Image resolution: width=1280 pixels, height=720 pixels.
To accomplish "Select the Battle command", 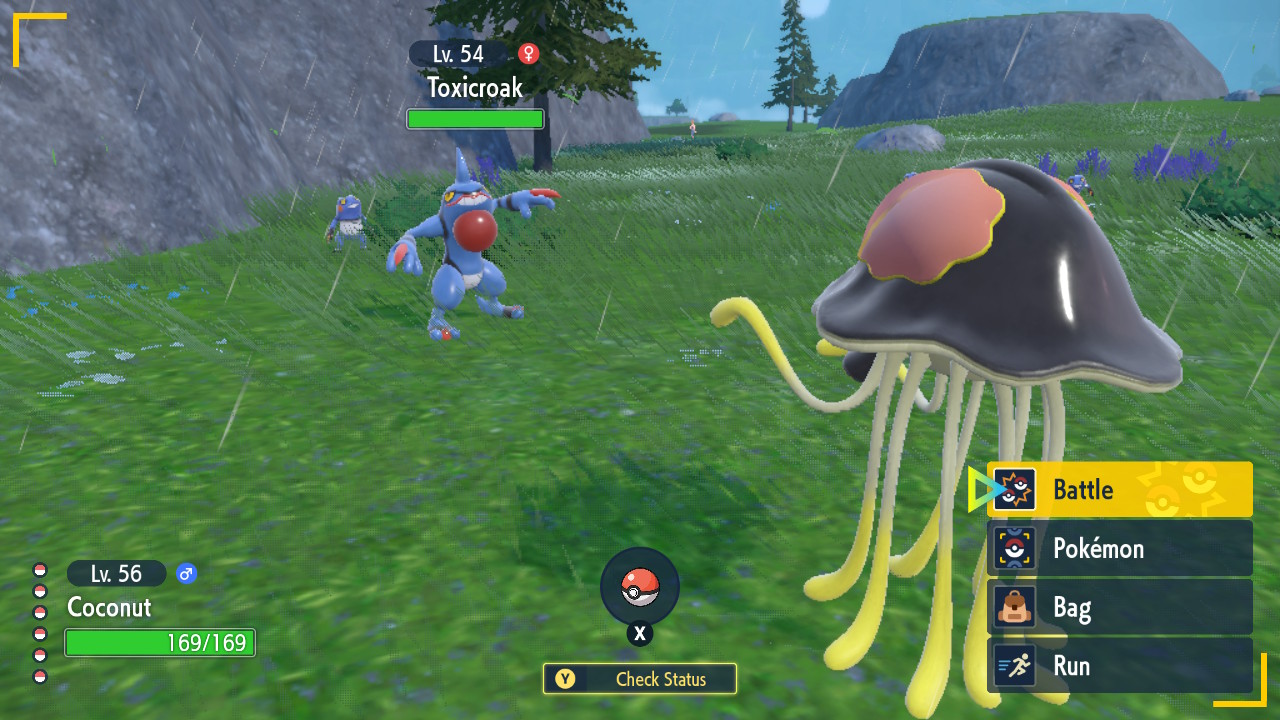I will 1119,490.
